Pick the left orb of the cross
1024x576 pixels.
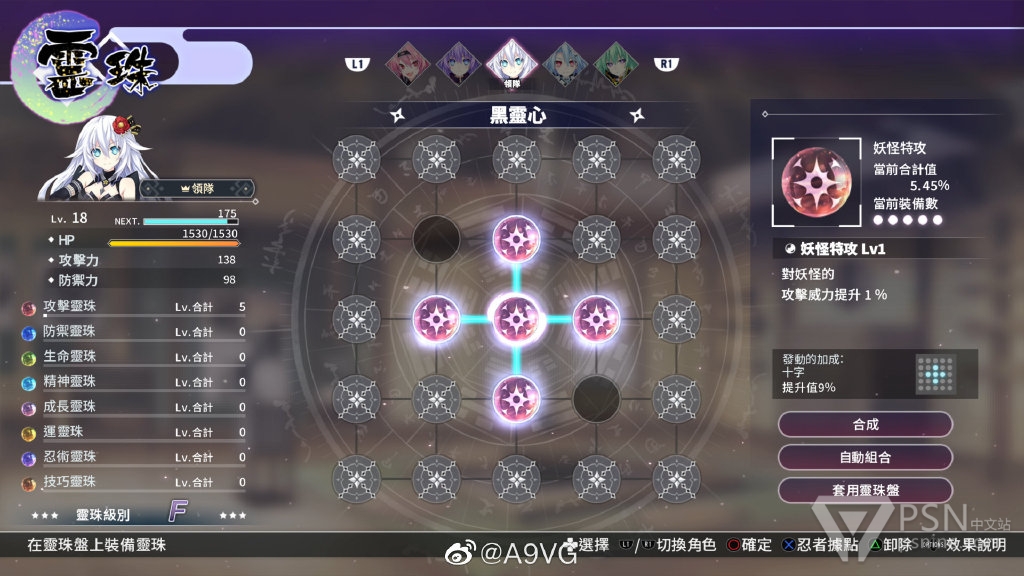436,318
